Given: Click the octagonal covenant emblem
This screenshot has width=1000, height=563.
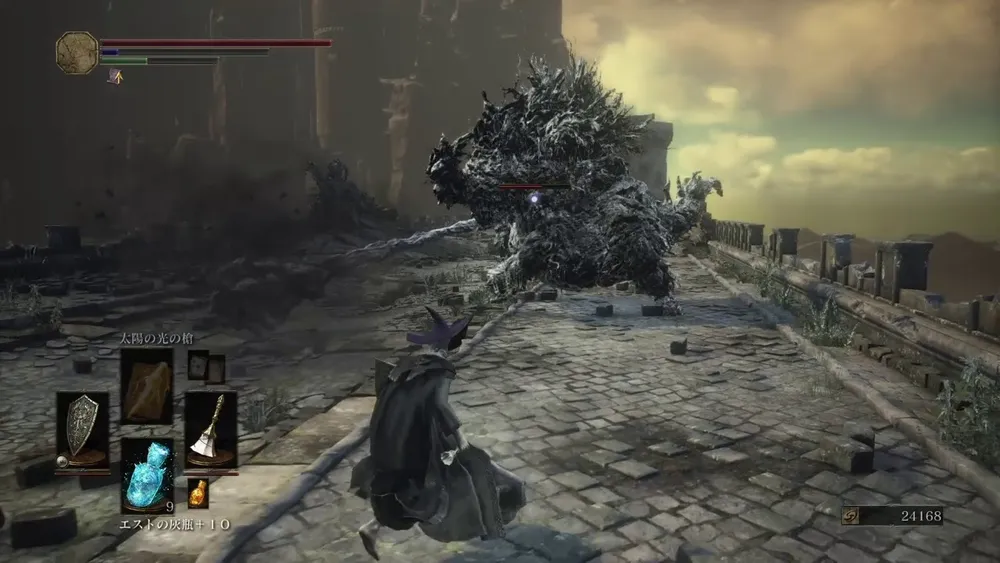Looking at the screenshot, I should click(x=76, y=52).
